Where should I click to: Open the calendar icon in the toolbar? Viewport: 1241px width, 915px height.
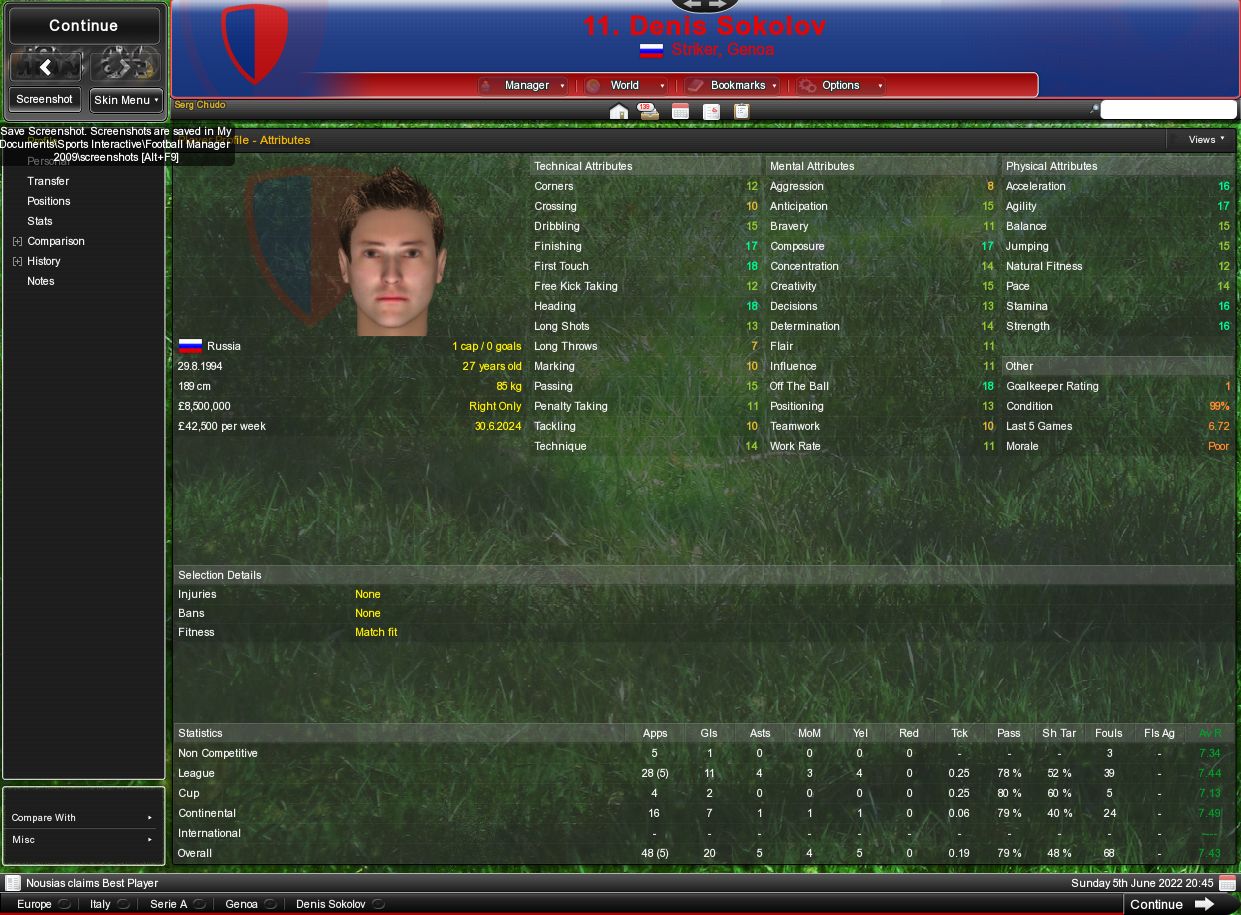pos(680,112)
